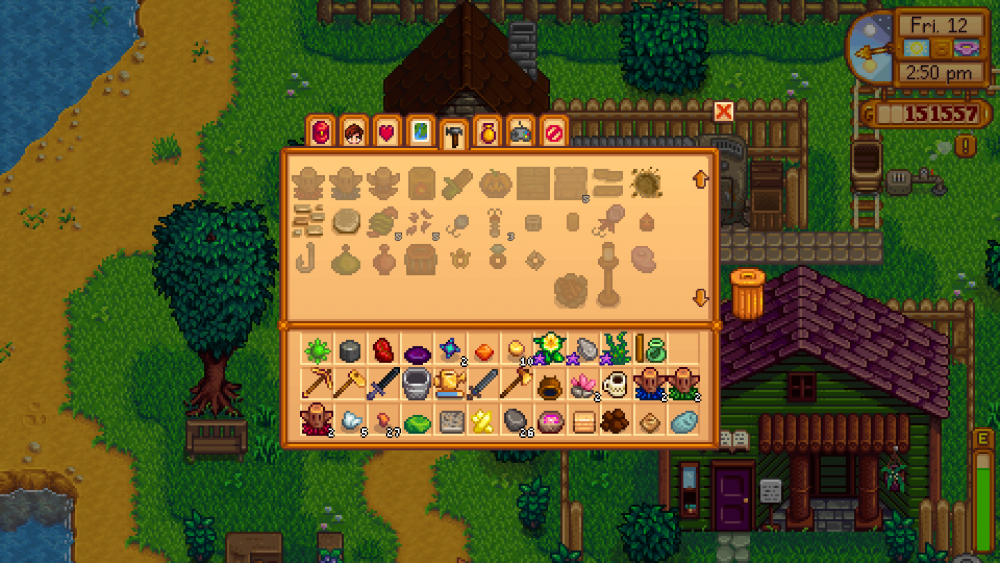
Task: Open the quest journal exclamation icon
Action: click(964, 146)
